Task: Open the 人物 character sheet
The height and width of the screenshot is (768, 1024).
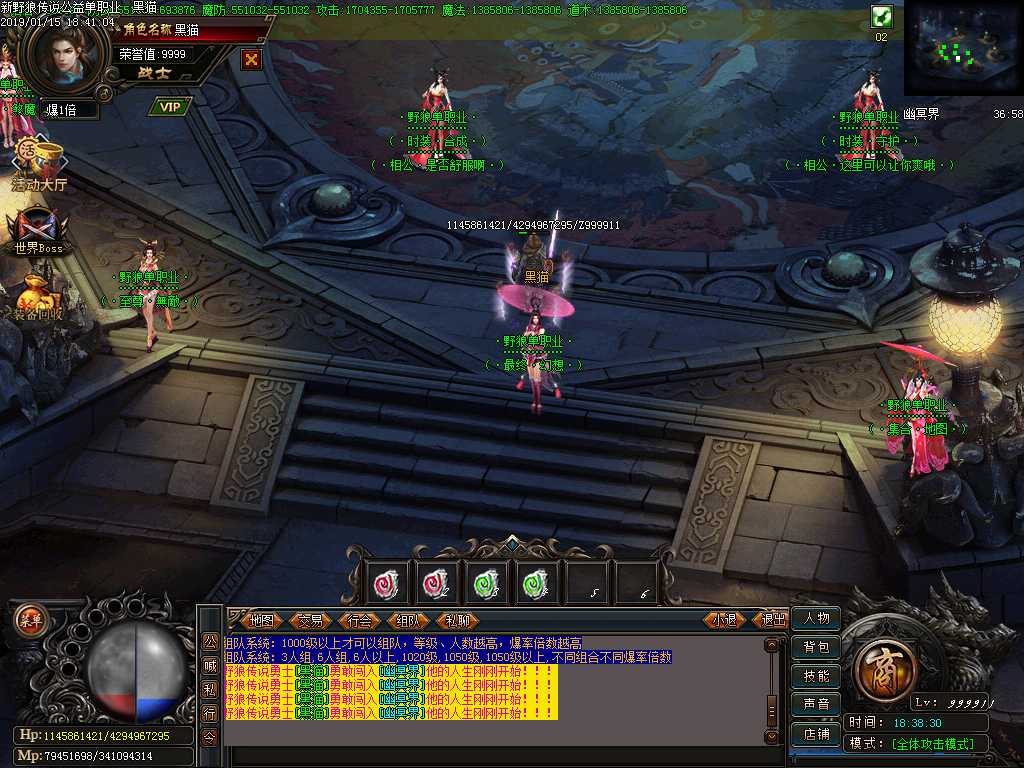Action: pos(816,619)
